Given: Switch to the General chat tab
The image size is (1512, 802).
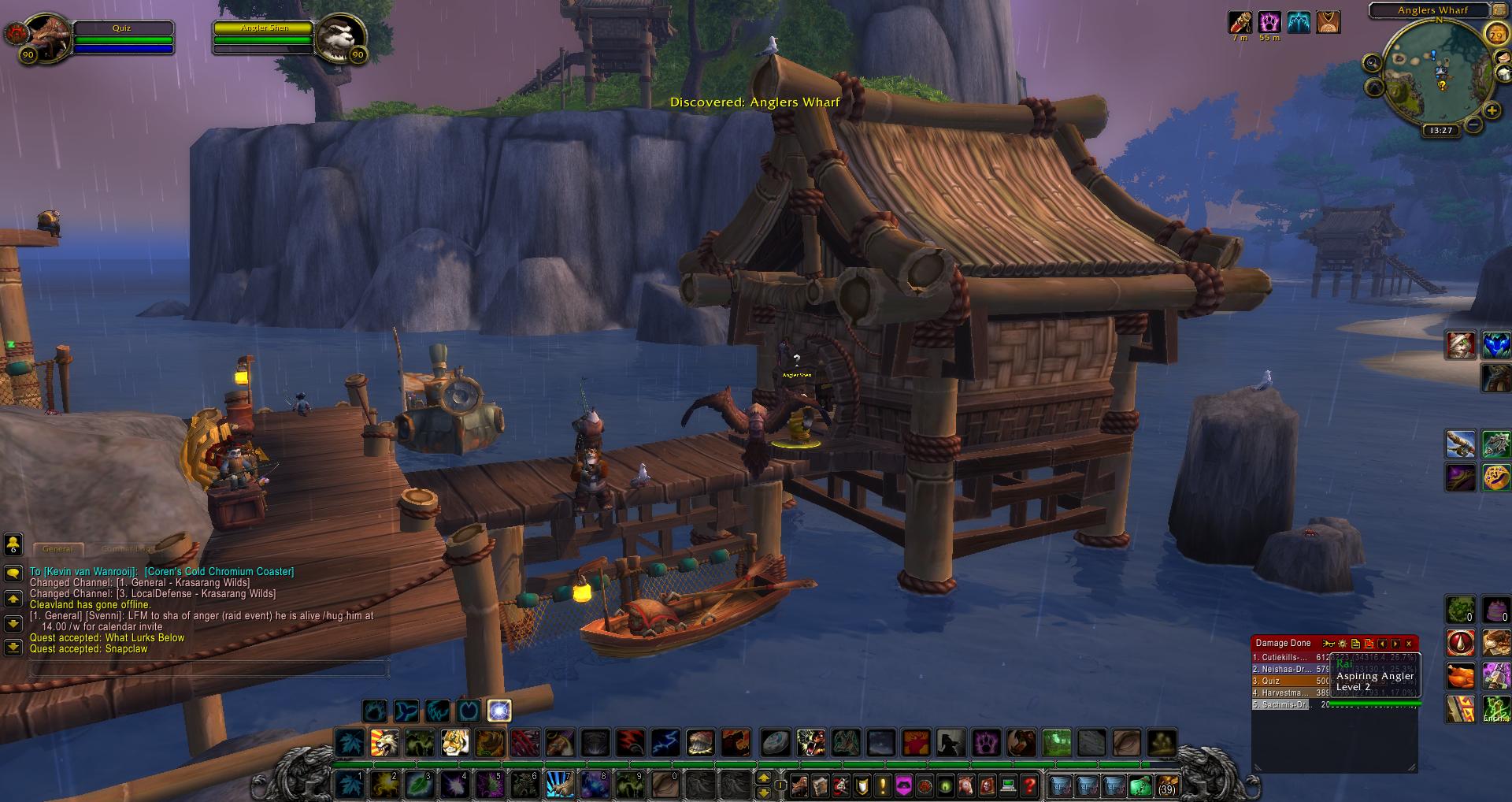Looking at the screenshot, I should [57, 549].
